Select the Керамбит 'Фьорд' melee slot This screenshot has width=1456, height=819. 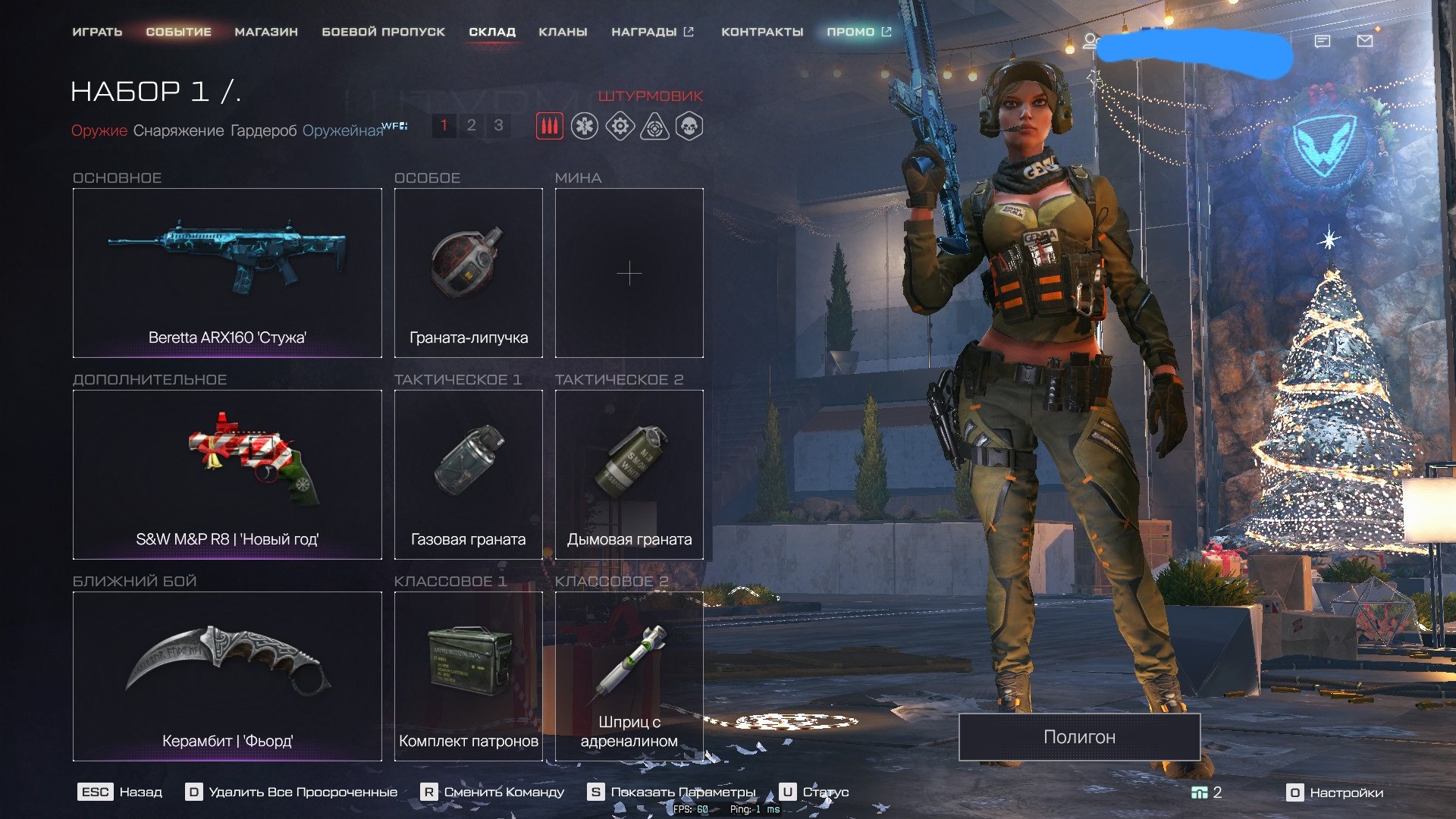(x=227, y=676)
